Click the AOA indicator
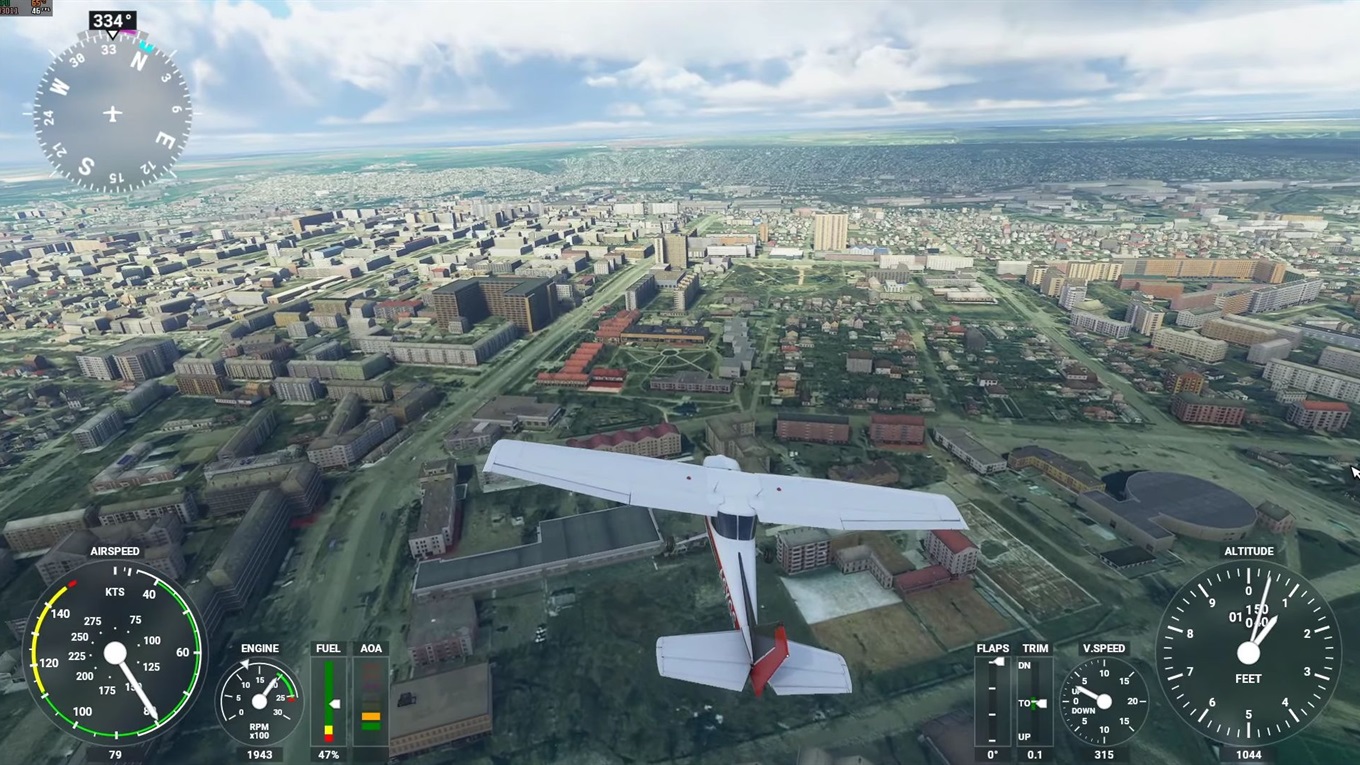 point(371,700)
